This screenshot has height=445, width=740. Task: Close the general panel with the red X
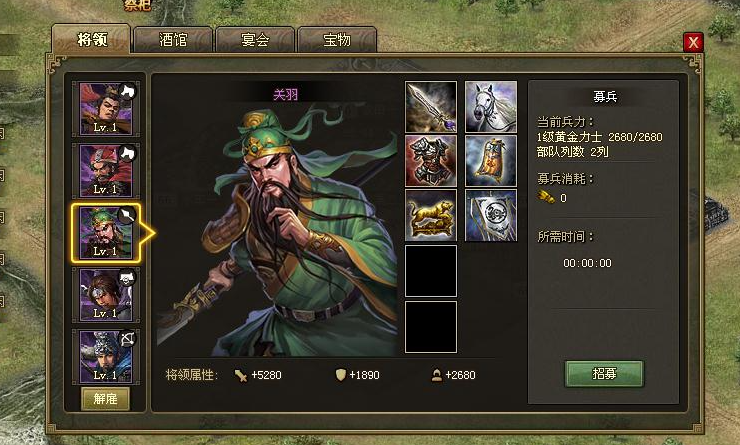(692, 41)
